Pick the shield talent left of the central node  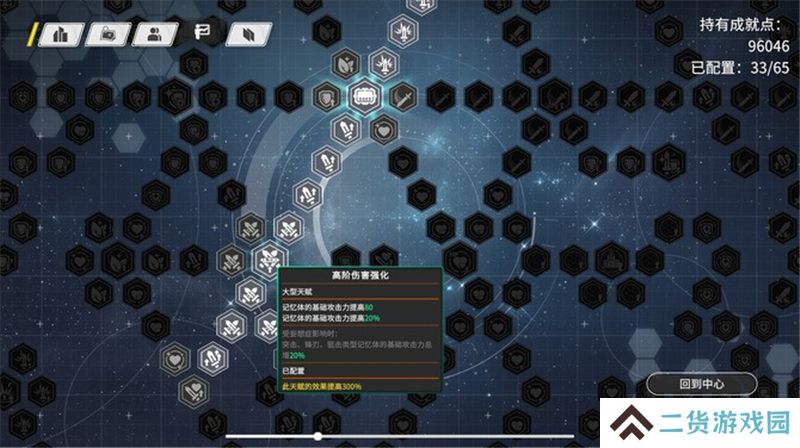[x=326, y=97]
